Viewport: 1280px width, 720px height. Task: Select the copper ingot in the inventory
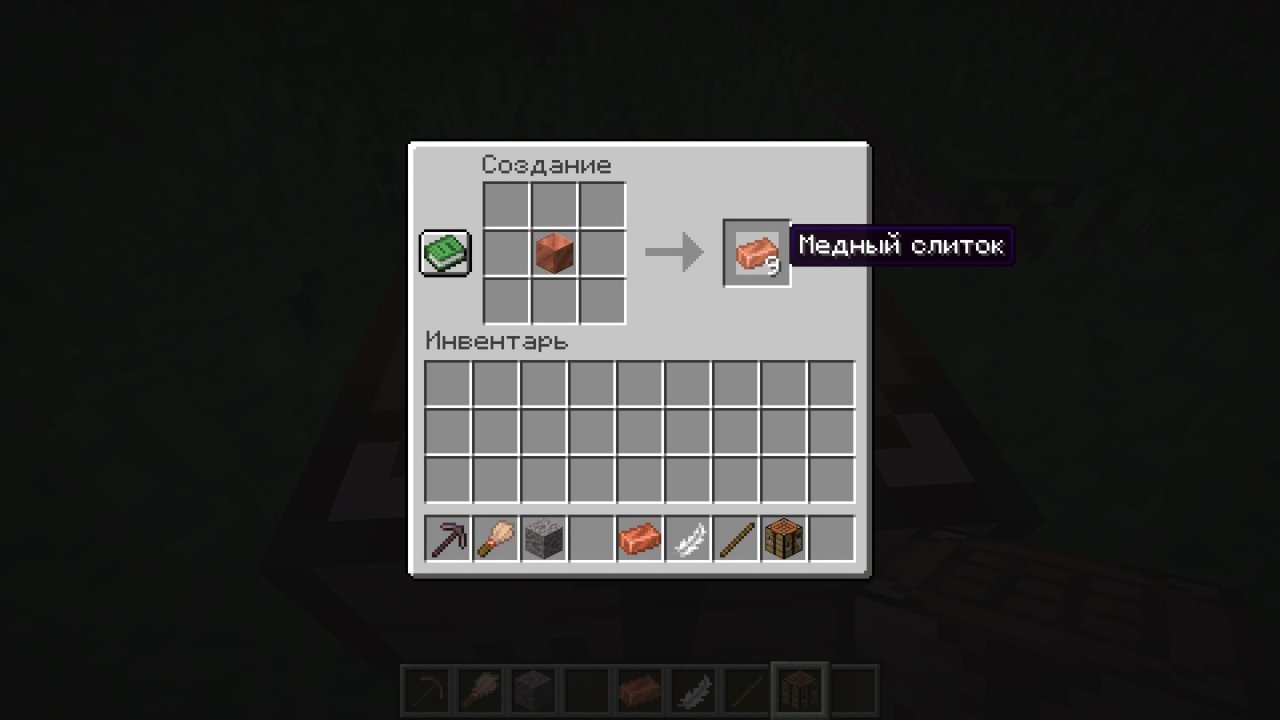[x=639, y=539]
